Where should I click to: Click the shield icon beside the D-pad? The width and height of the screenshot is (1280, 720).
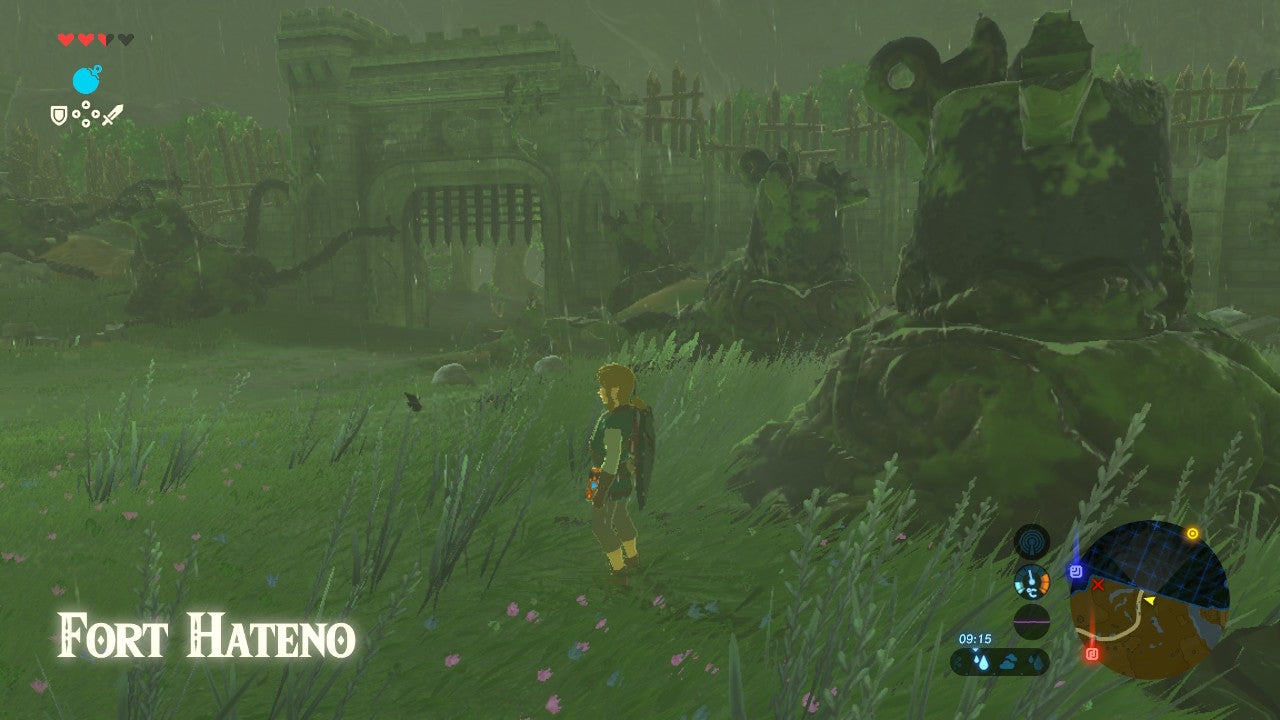pos(59,116)
